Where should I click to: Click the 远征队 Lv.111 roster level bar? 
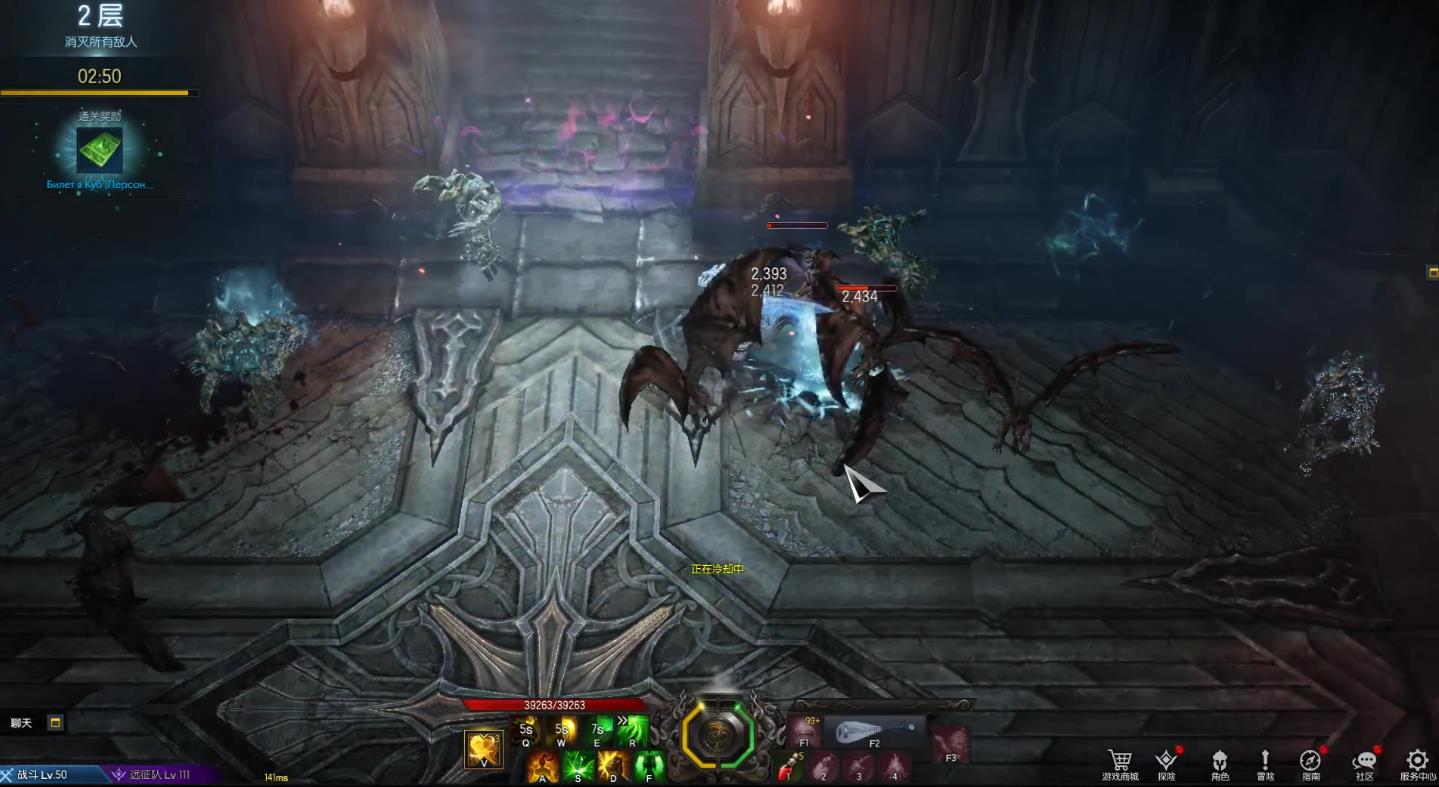162,775
